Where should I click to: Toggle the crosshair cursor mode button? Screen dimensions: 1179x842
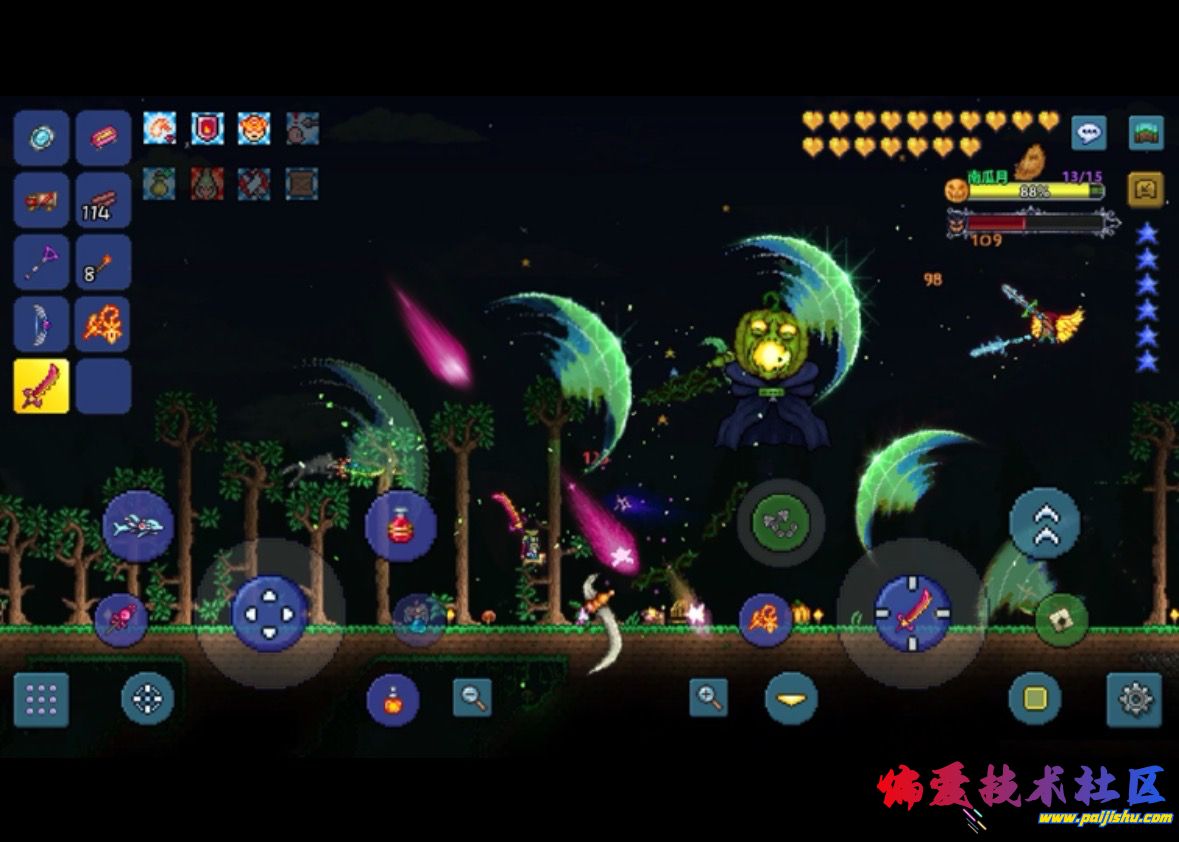coord(147,698)
